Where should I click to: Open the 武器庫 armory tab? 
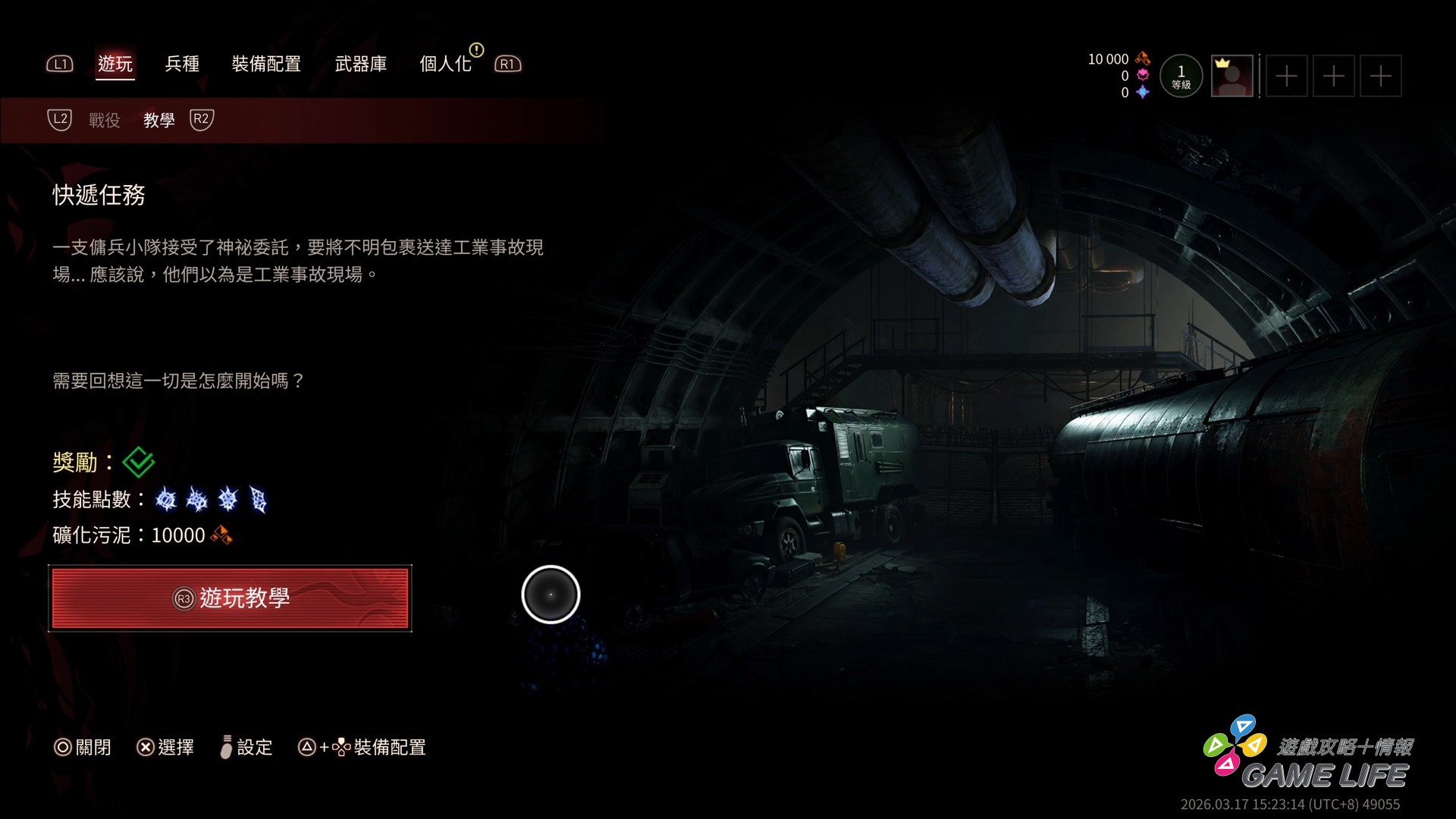362,64
